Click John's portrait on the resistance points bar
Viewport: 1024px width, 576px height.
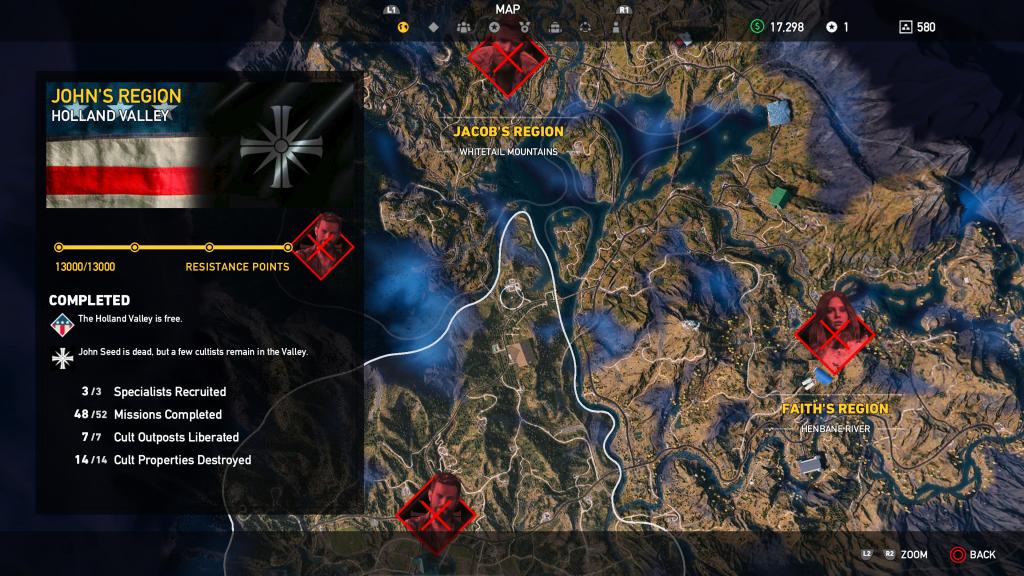(322, 243)
